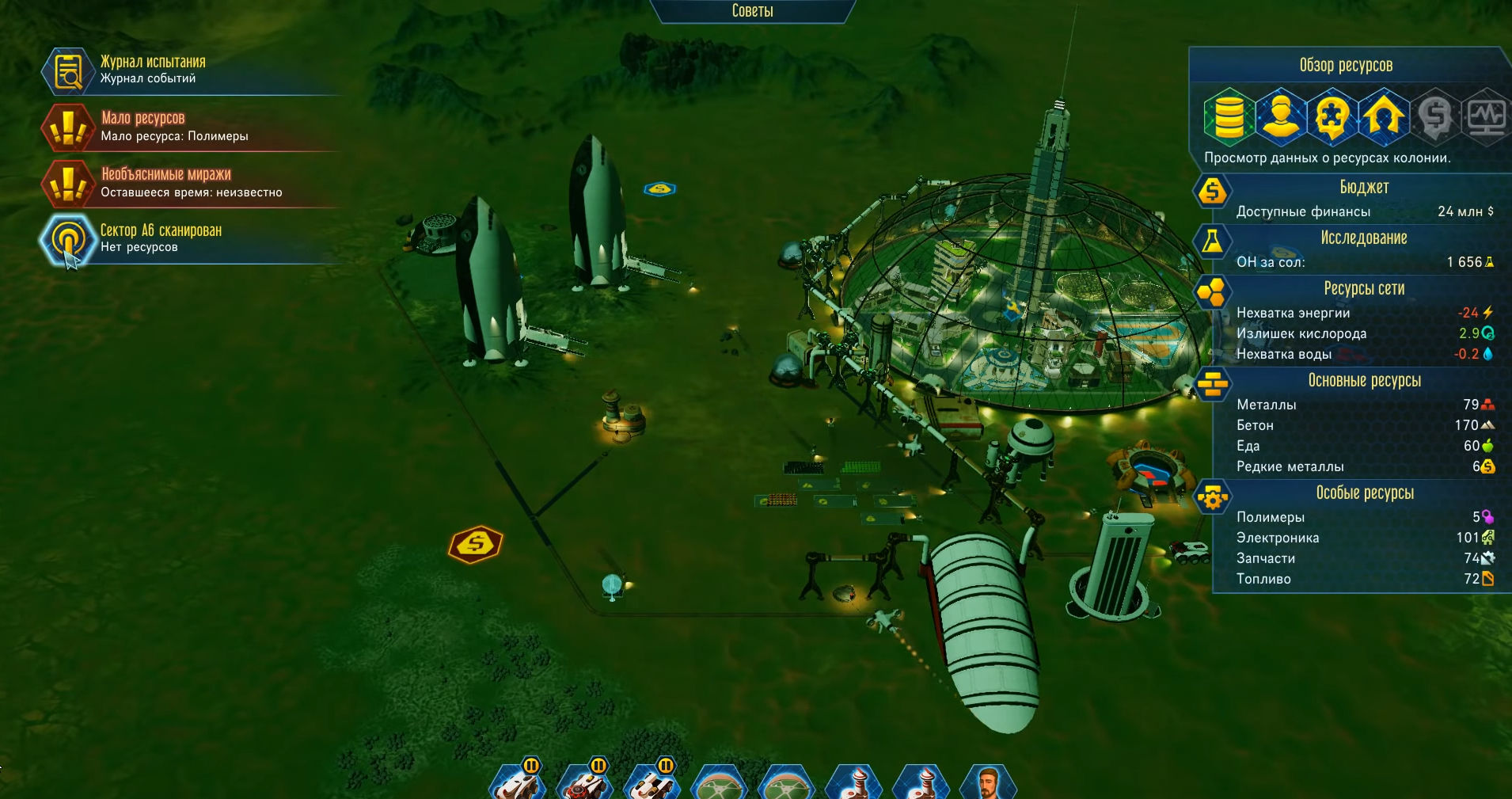1512x799 pixels.
Task: Select the rover with red circular dish
Action: (x=586, y=782)
